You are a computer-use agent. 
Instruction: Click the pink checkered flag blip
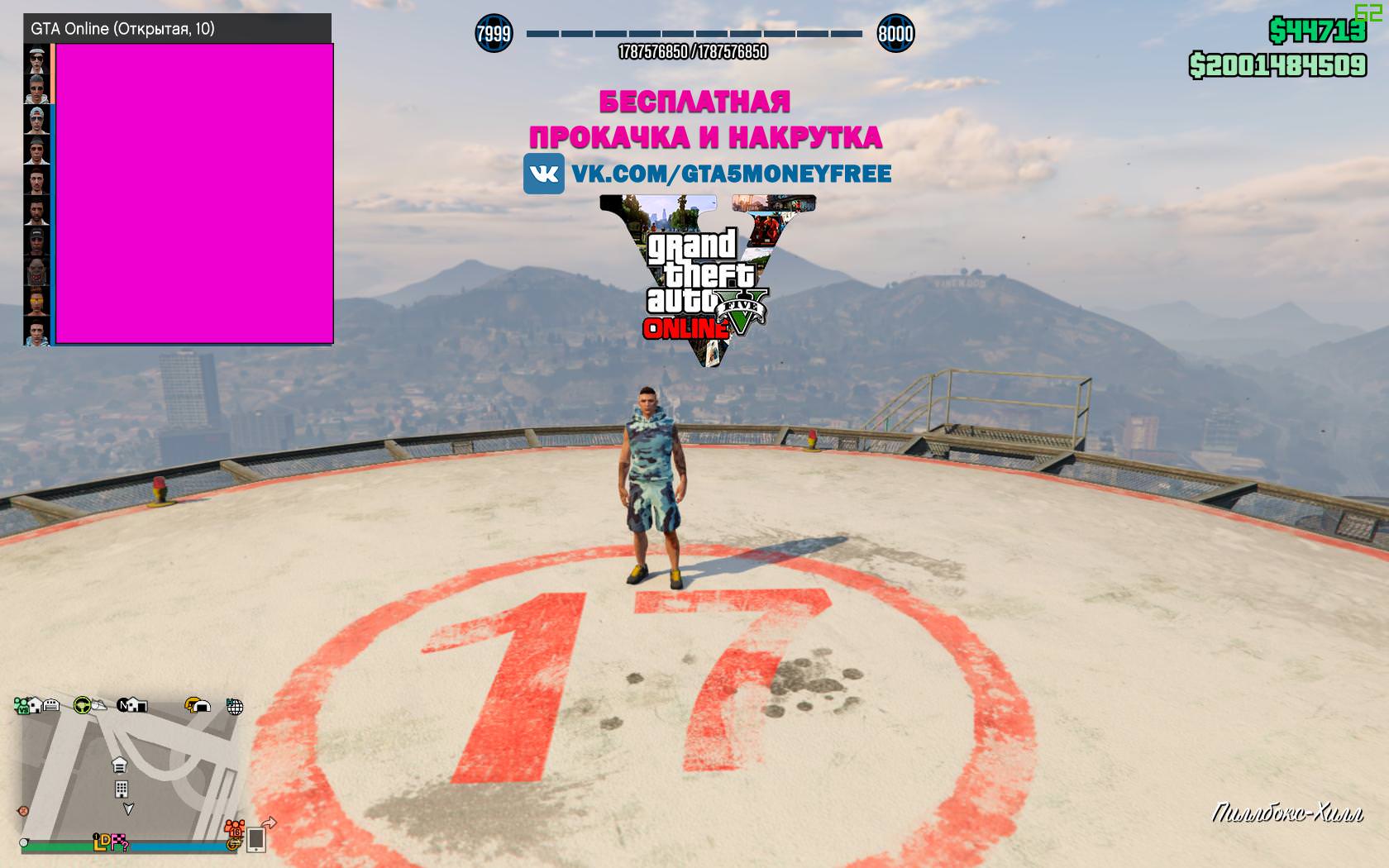(x=121, y=842)
